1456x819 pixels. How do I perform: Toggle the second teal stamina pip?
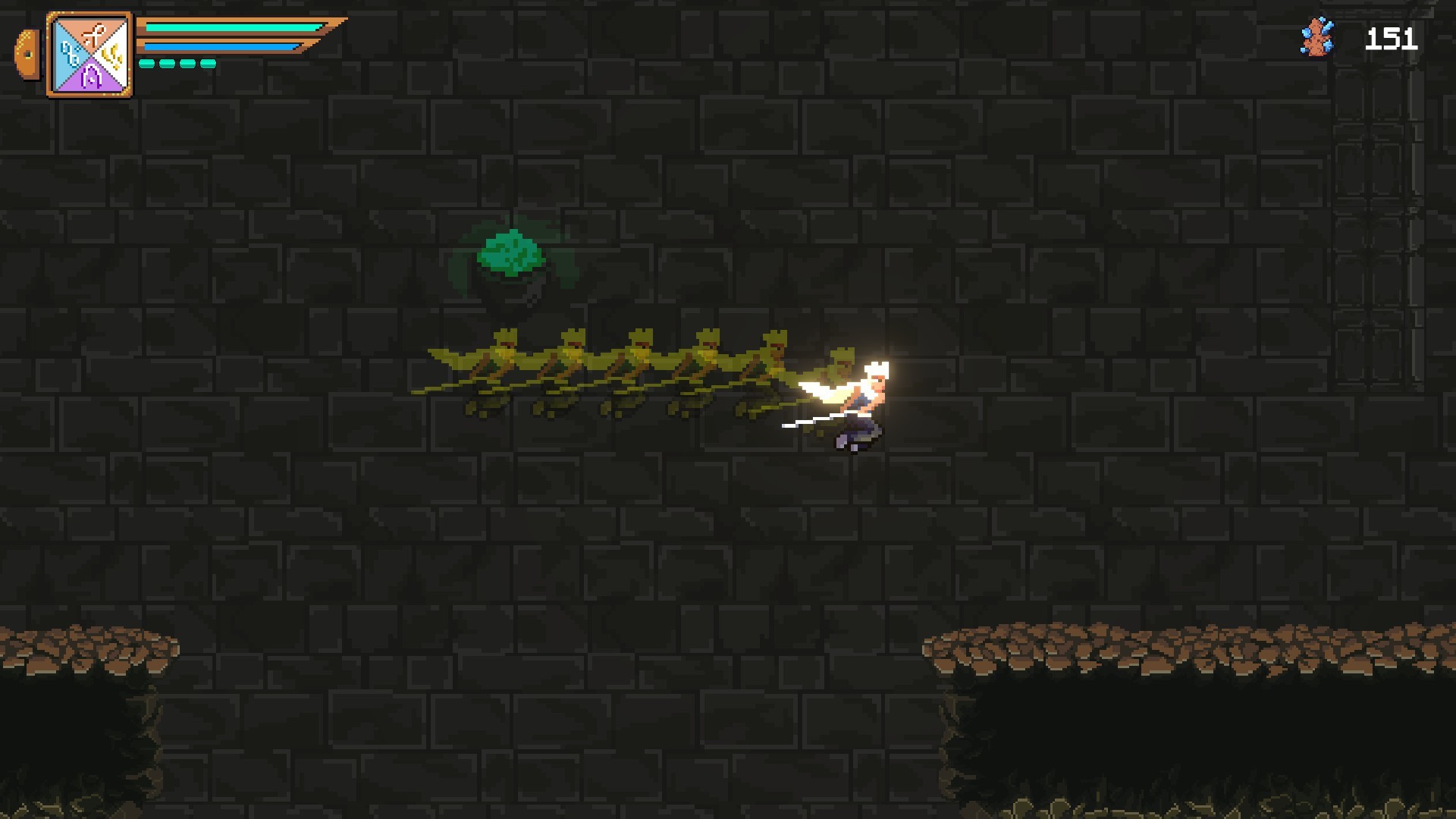[167, 64]
